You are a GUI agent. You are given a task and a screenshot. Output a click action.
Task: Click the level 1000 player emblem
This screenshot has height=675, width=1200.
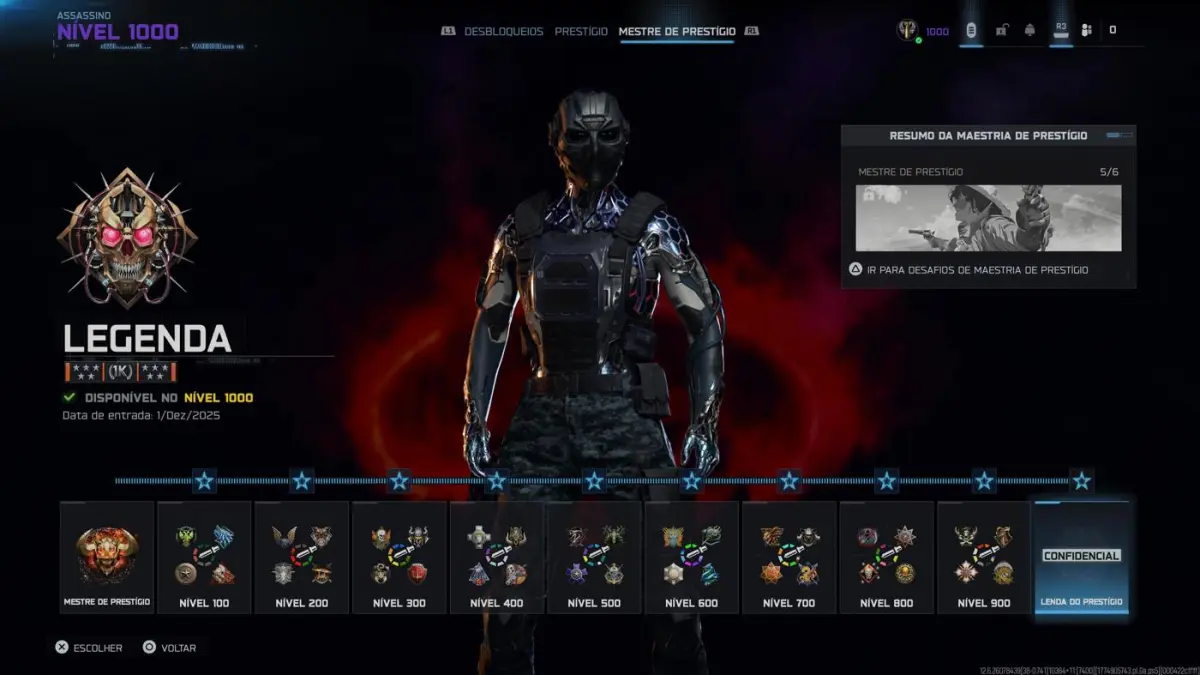[908, 30]
